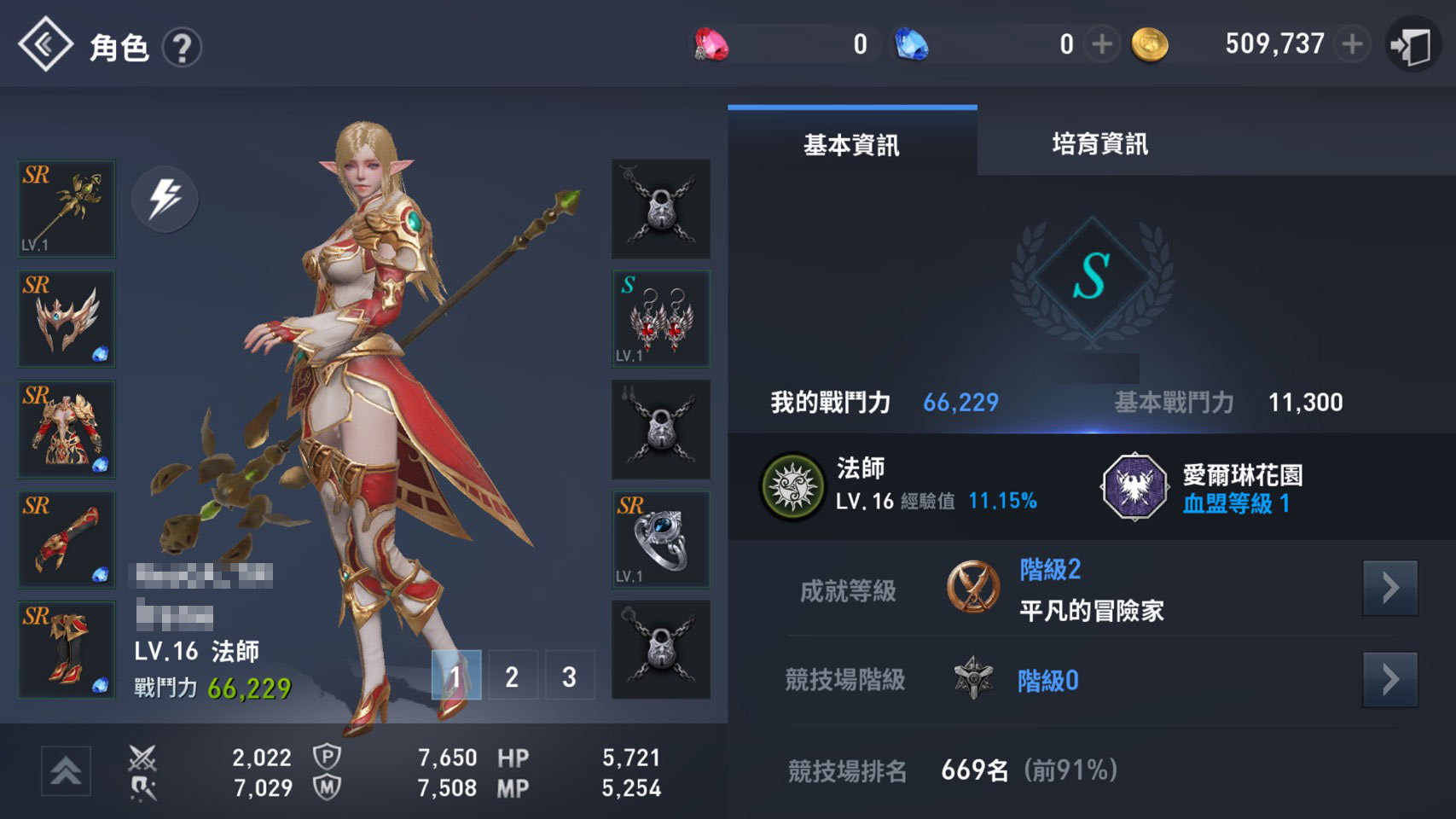Open 成就等級 details arrow

[x=1389, y=588]
